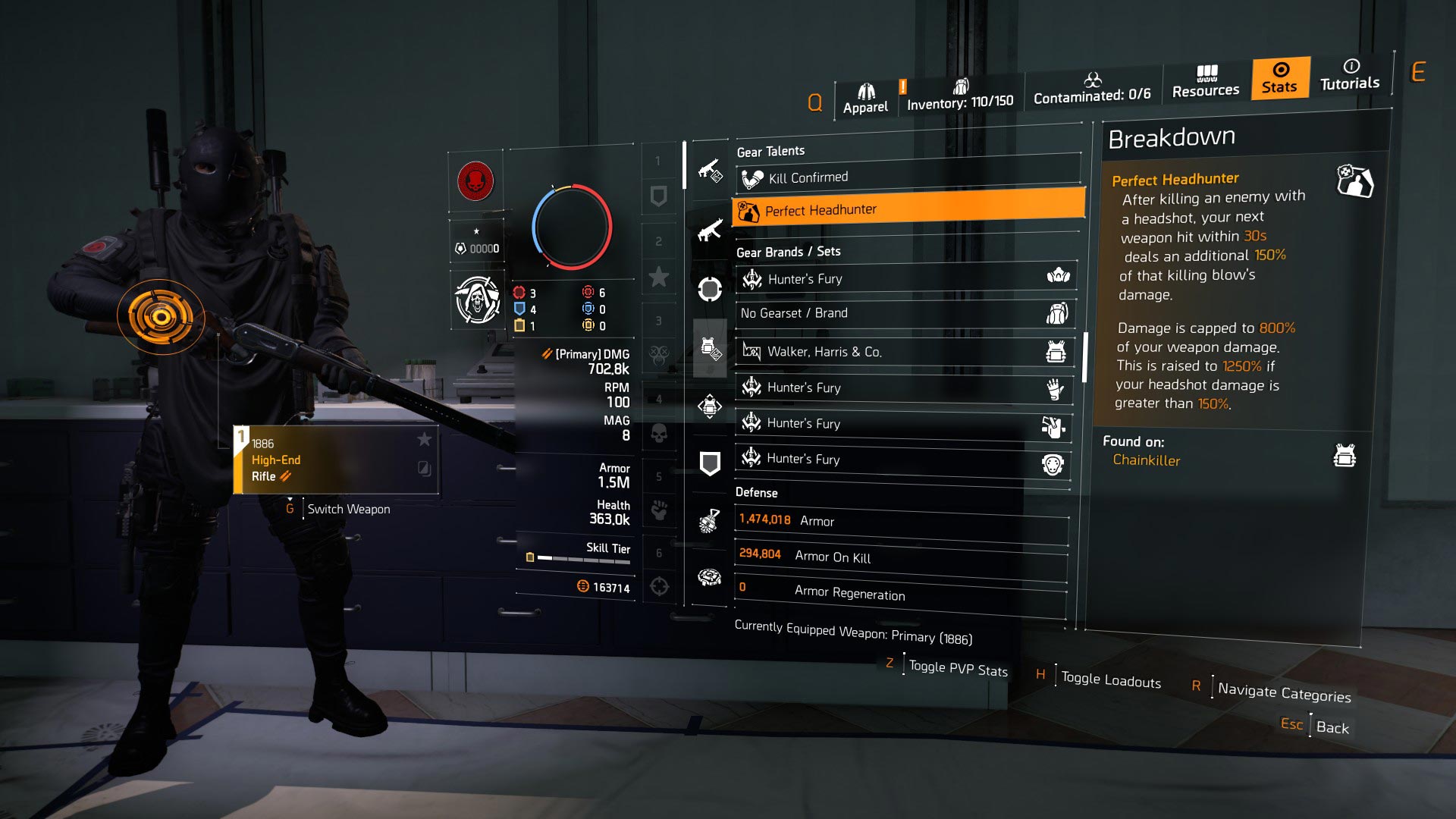Image resolution: width=1456 pixels, height=819 pixels.
Task: Select the secondary SMG weapon slot icon
Action: click(709, 228)
